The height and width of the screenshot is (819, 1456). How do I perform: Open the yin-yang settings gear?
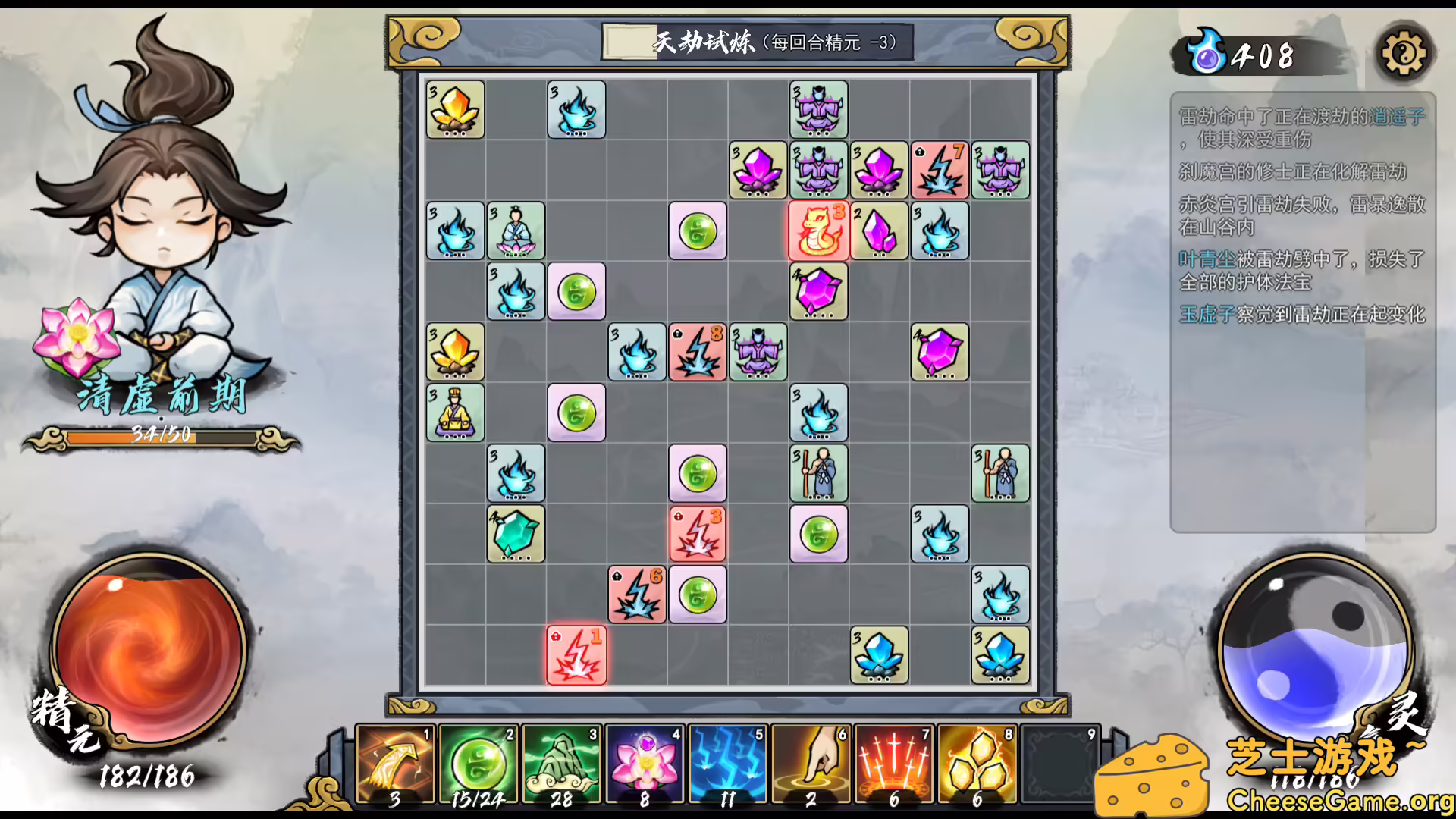1404,53
